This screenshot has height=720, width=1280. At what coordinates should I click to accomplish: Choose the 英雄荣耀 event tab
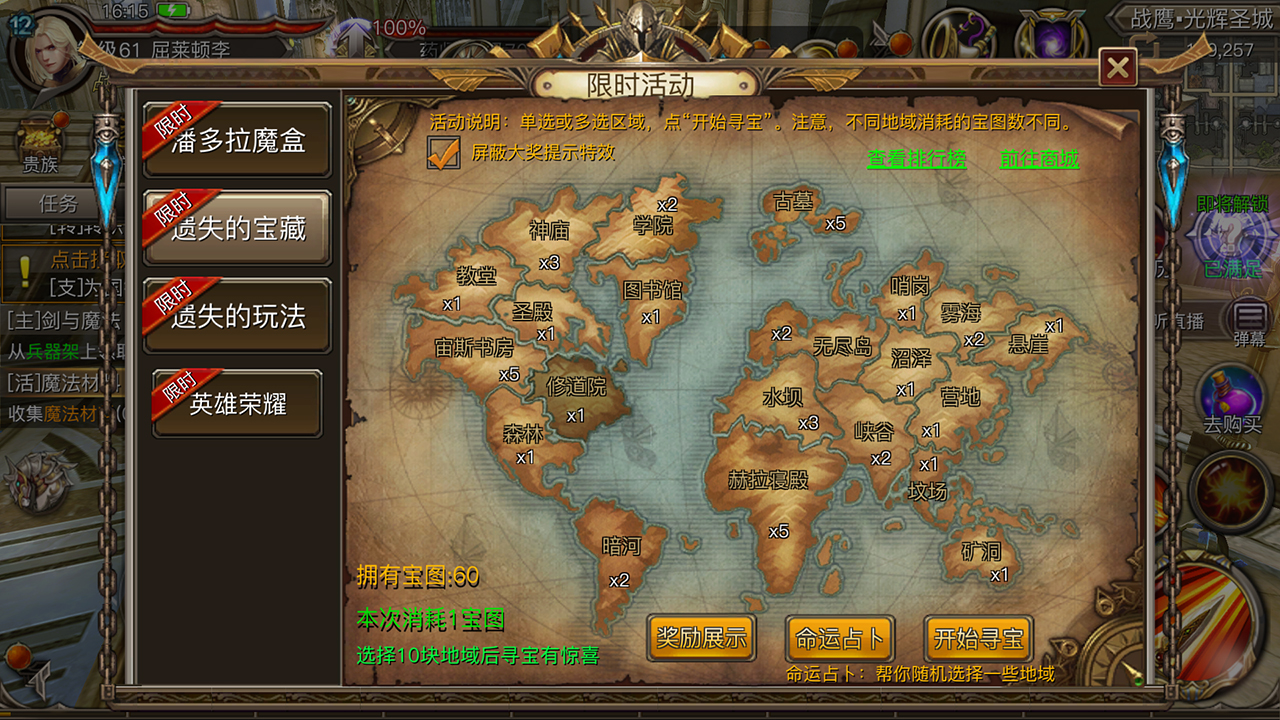coord(237,403)
